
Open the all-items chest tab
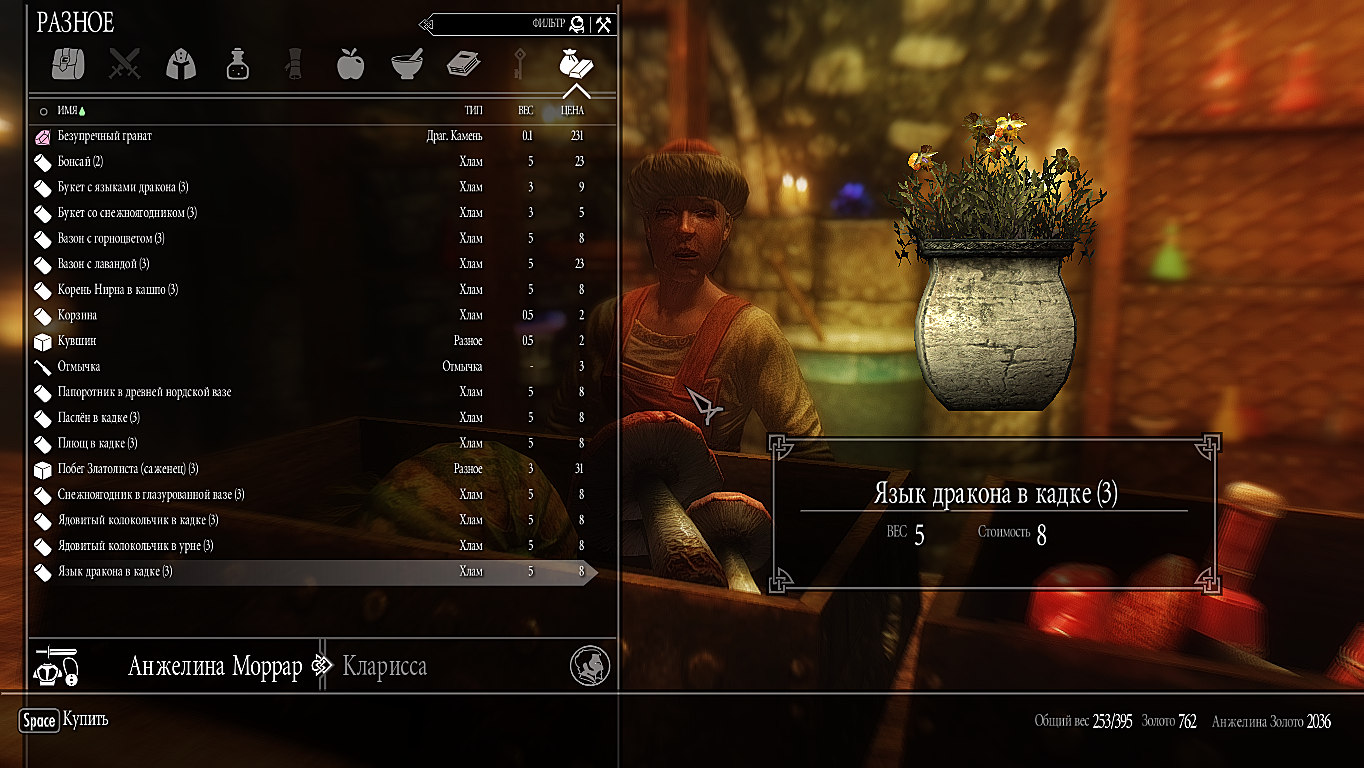click(x=68, y=64)
